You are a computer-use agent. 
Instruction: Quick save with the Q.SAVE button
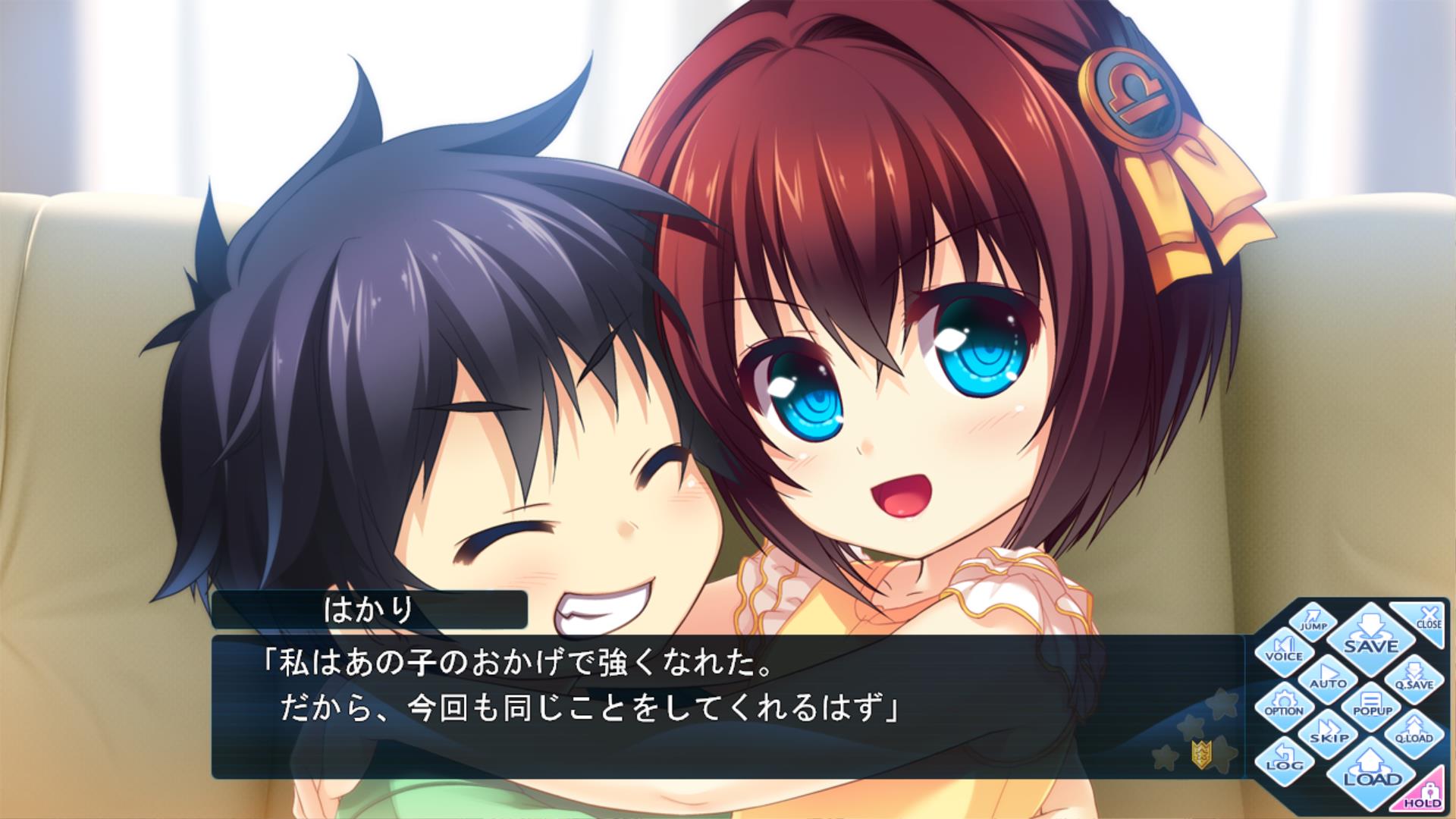coord(1414,677)
